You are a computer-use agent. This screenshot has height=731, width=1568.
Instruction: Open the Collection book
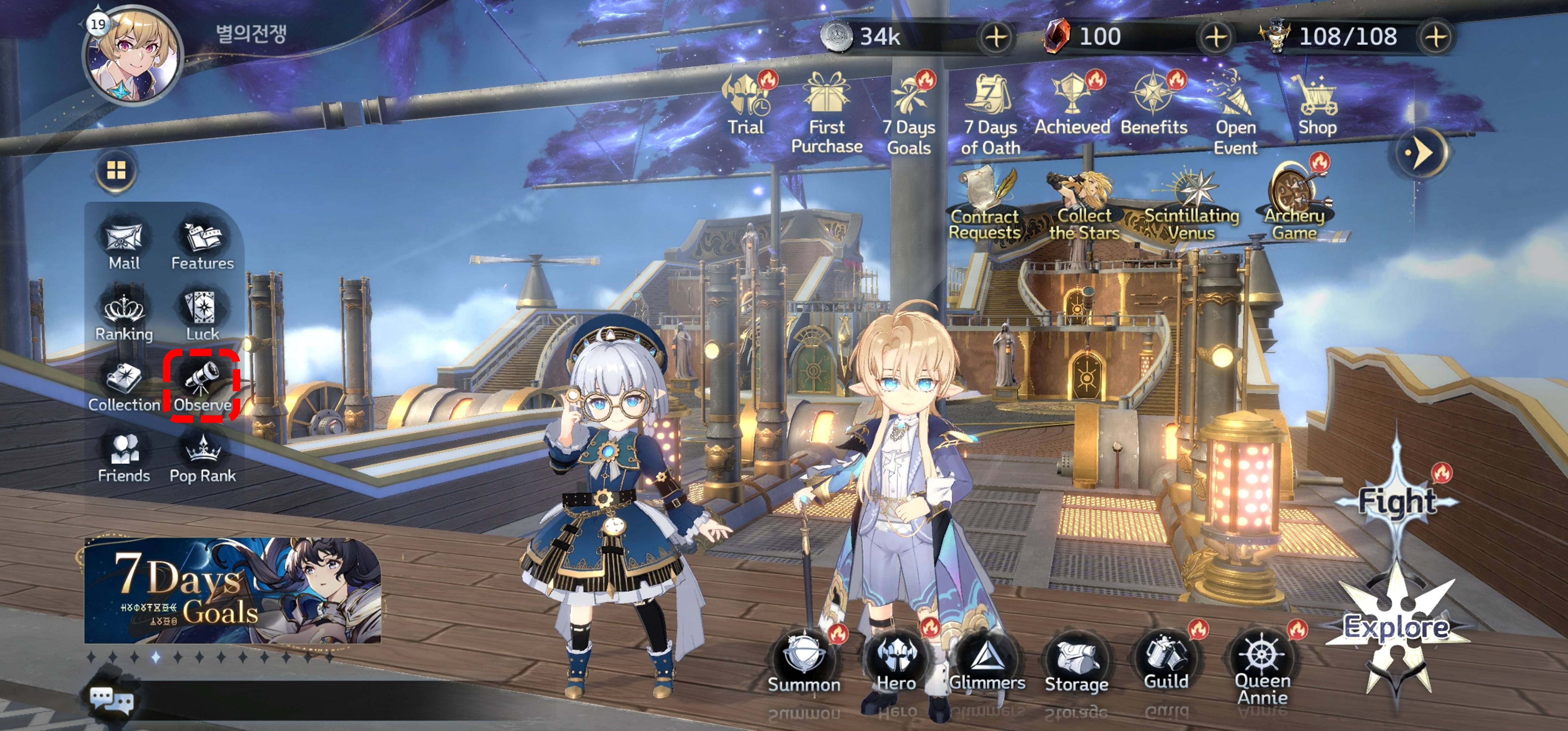point(124,385)
